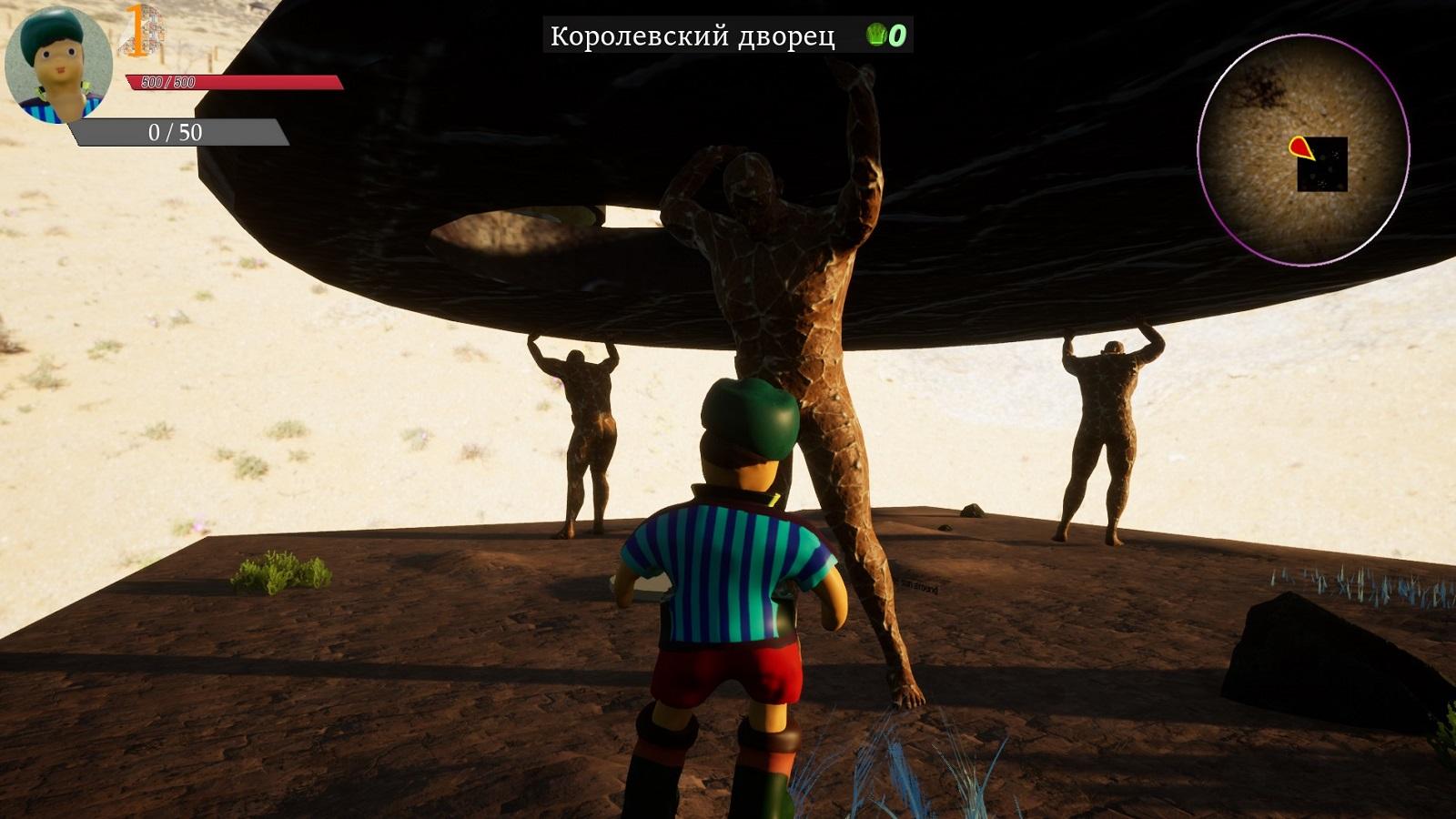The width and height of the screenshot is (1456, 819).
Task: Click the red player marker on minimap
Action: [x=1300, y=147]
